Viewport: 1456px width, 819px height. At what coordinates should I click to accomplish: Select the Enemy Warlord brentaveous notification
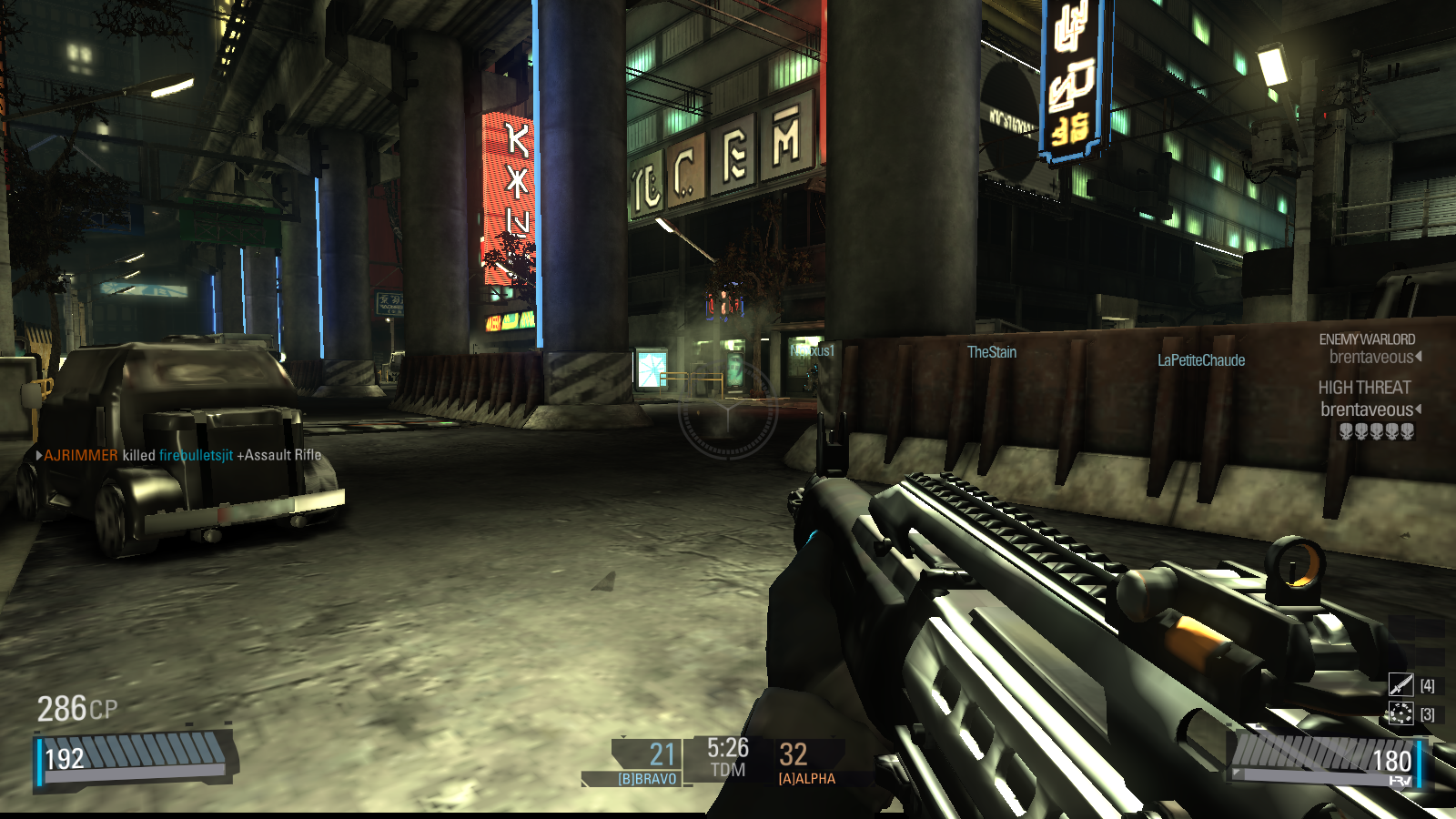coord(1370,349)
